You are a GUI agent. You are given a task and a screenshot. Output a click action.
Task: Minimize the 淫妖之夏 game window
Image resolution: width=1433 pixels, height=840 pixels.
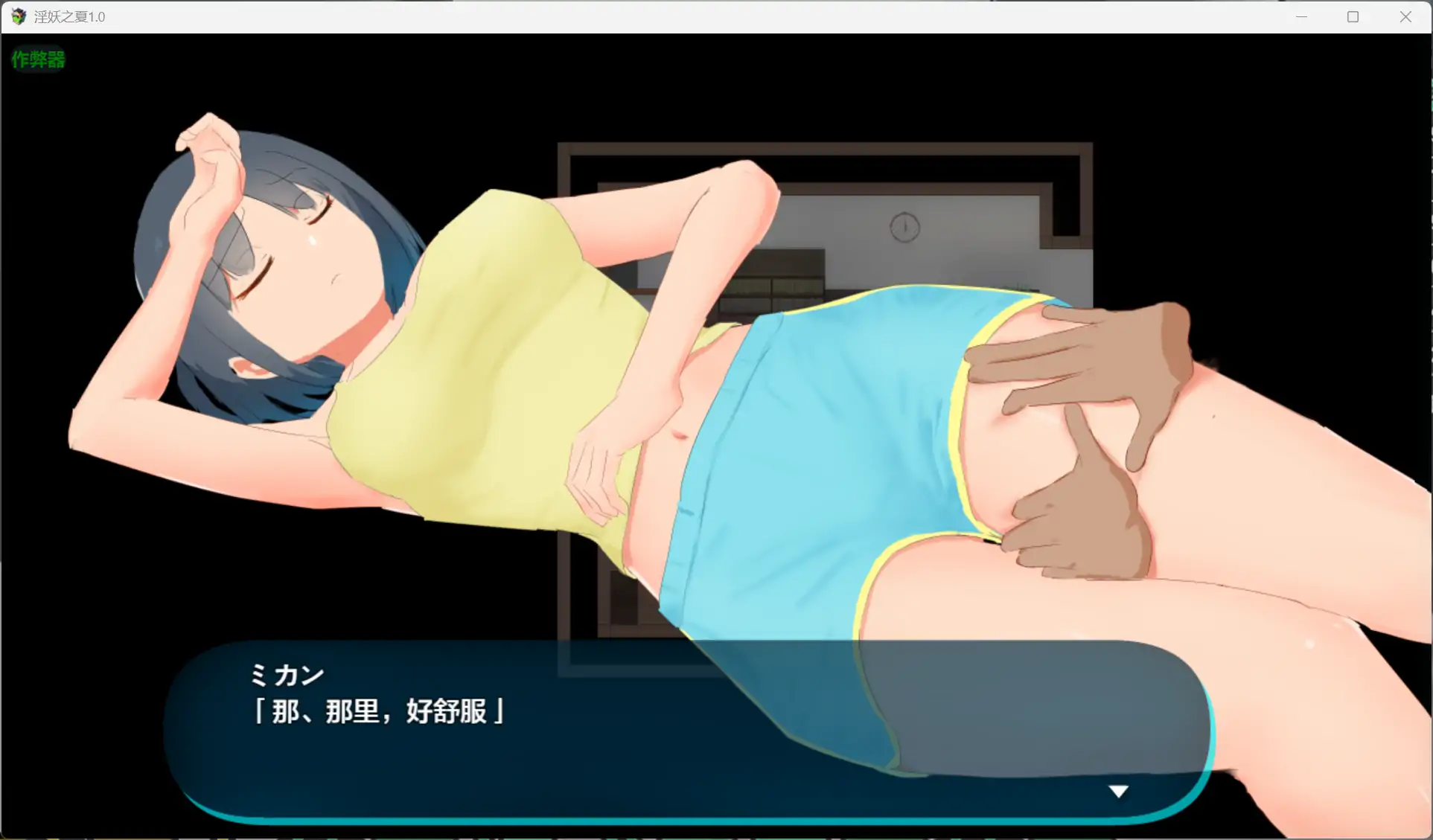tap(1301, 16)
